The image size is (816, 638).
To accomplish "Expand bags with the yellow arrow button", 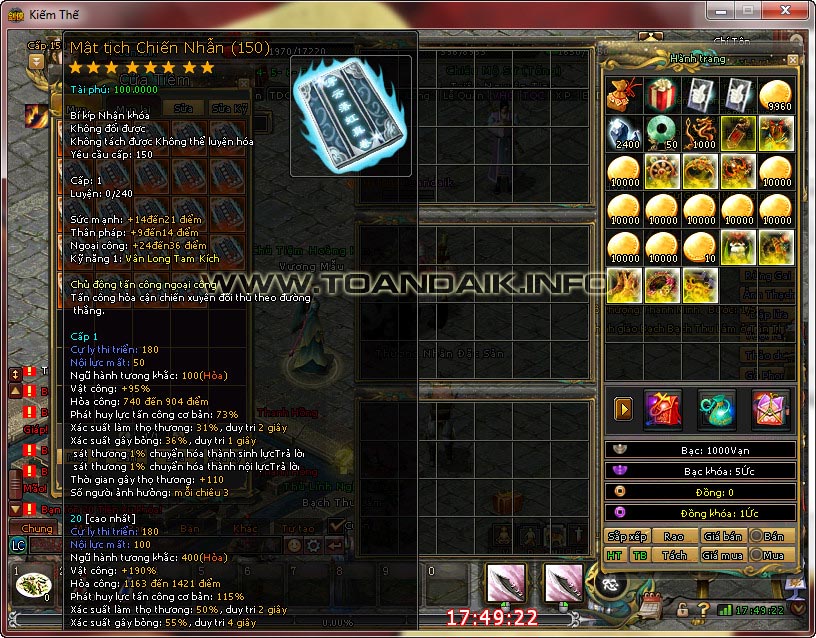I will pos(623,408).
